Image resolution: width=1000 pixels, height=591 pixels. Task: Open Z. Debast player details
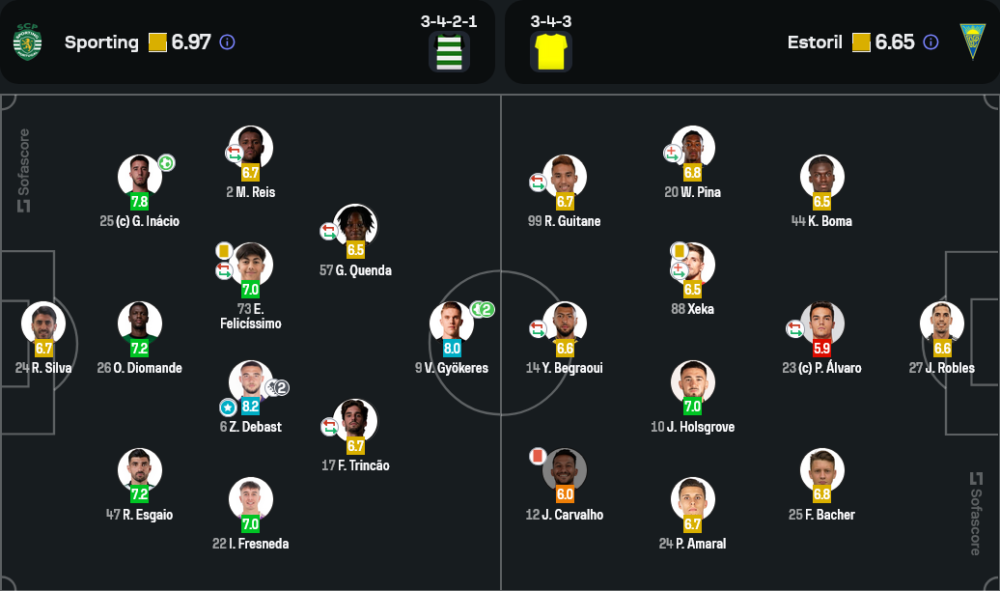[250, 383]
